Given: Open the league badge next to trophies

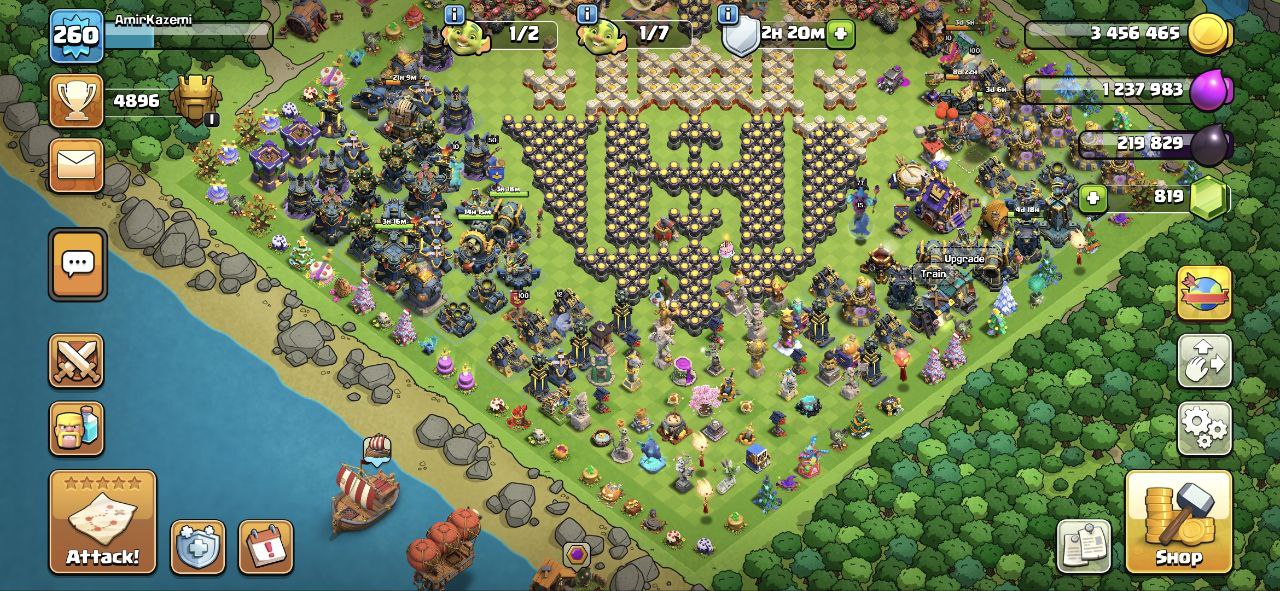Looking at the screenshot, I should (x=195, y=100).
